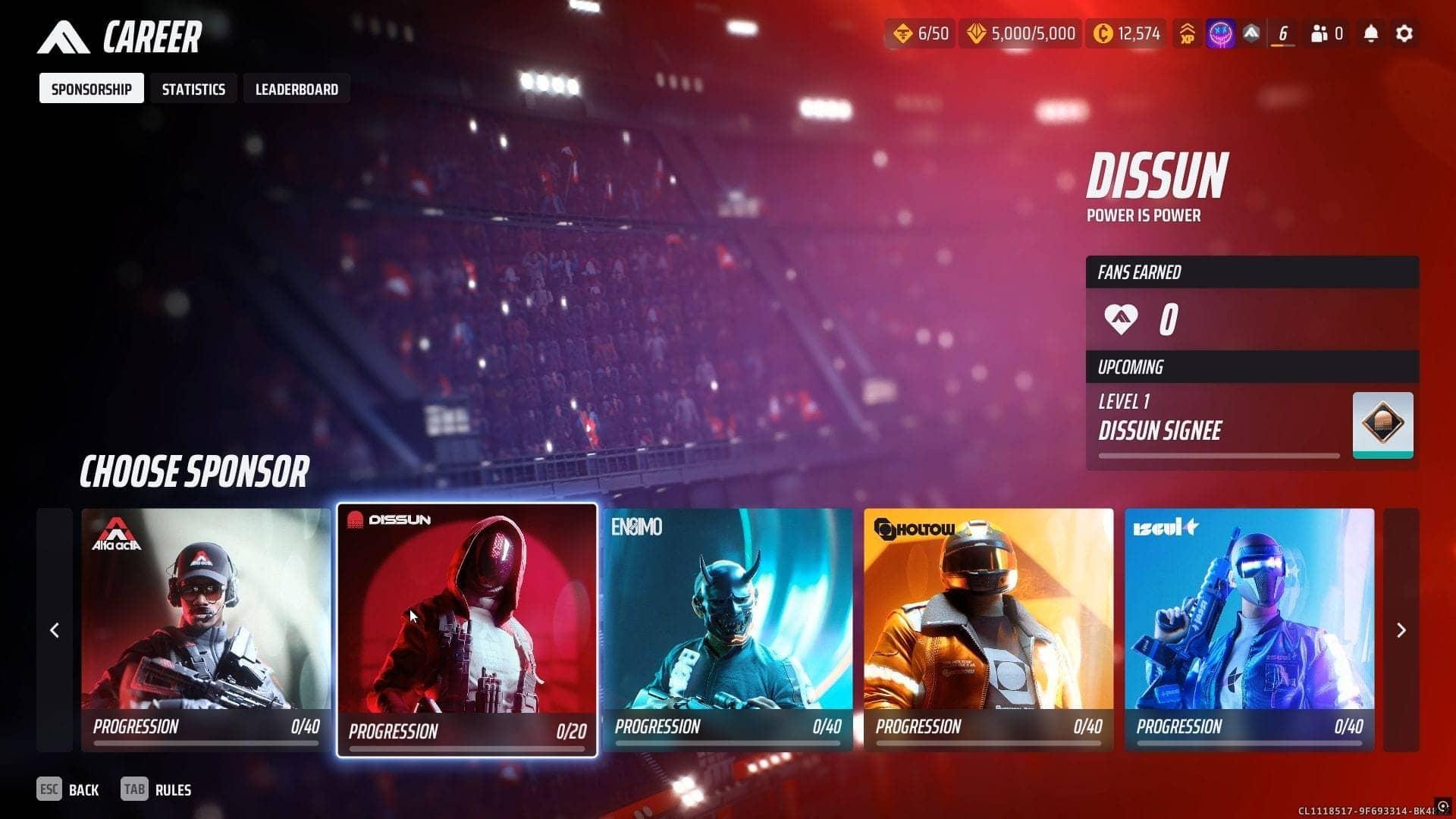Choose the Alfa Acta sponsor card
The height and width of the screenshot is (819, 1456).
coord(206,629)
